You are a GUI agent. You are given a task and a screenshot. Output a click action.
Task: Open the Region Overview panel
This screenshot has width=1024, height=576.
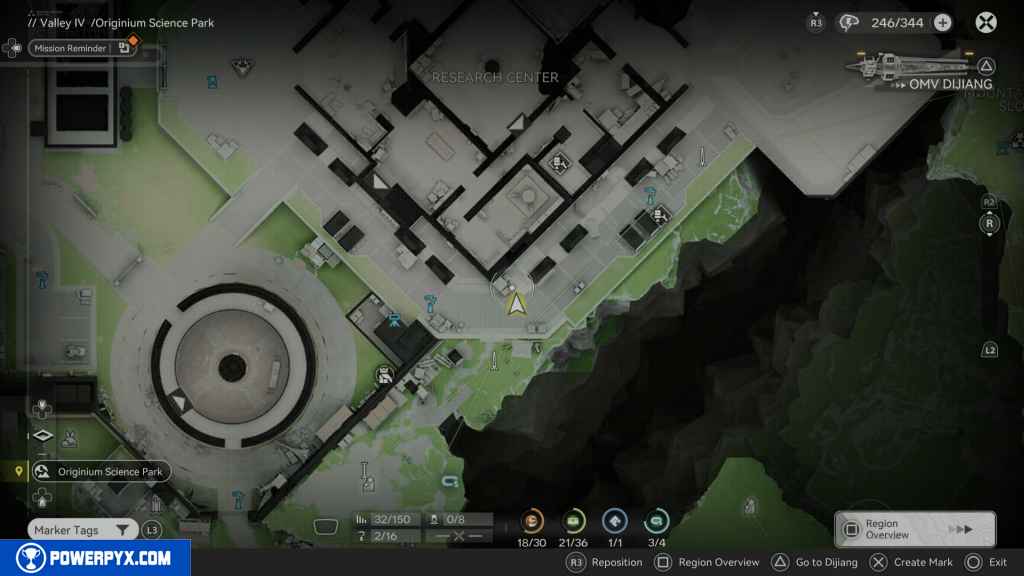click(x=914, y=529)
